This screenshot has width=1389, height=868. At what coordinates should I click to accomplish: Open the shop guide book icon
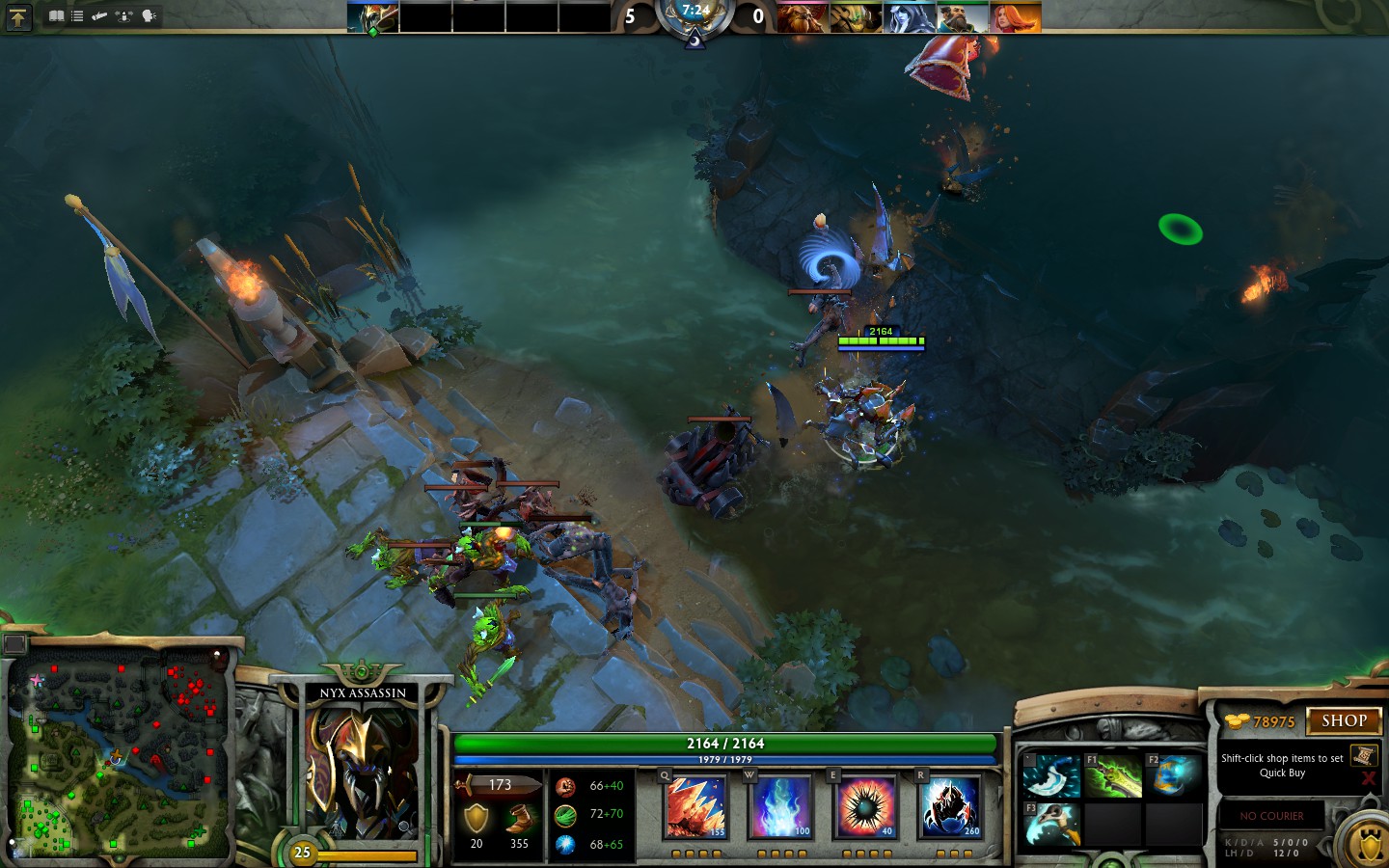(x=57, y=16)
